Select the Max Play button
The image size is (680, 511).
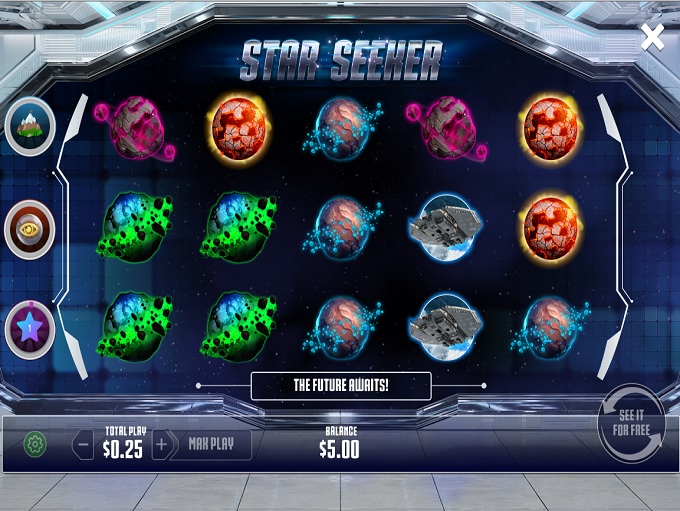tap(211, 445)
